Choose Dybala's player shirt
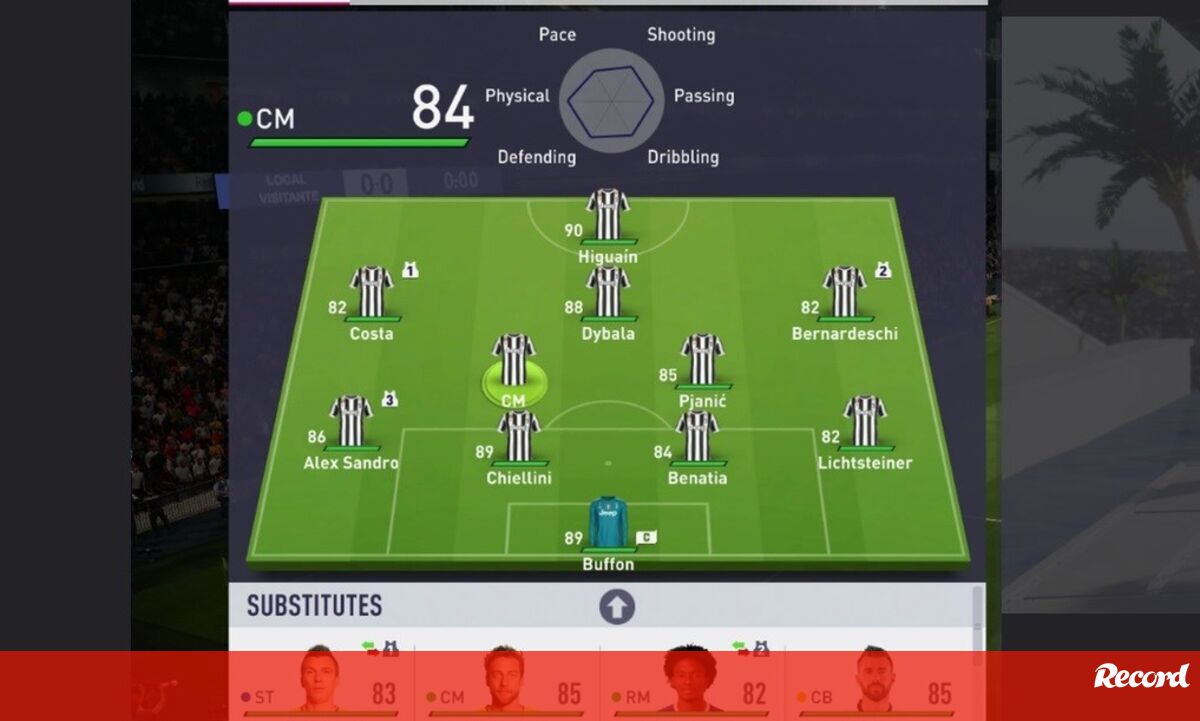This screenshot has height=721, width=1200. pos(608,292)
